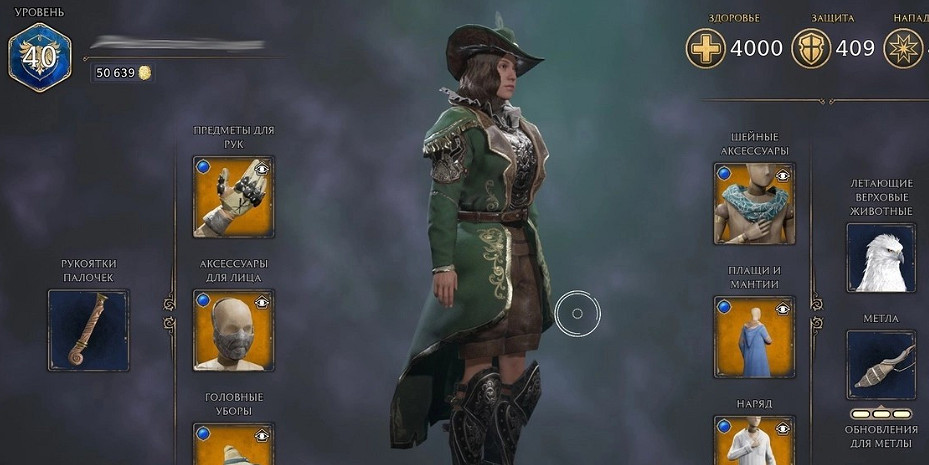The image size is (929, 465).
Task: Open the wand handle slot Рукоятки палочек
Action: click(x=88, y=330)
